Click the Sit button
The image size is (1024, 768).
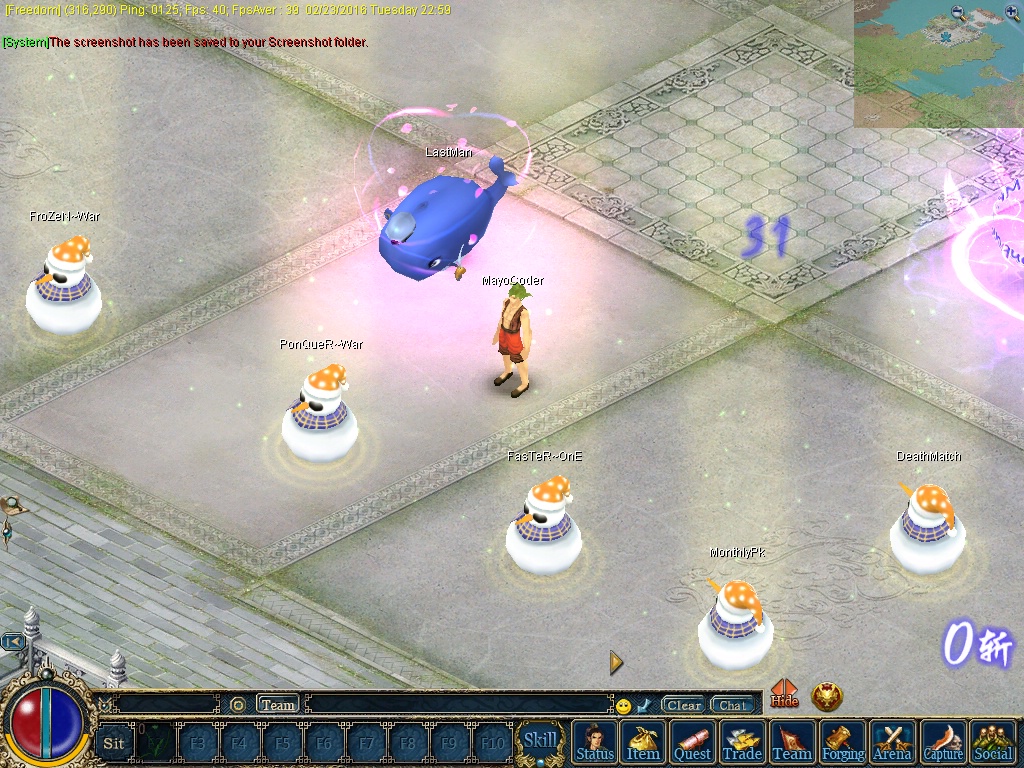pyautogui.click(x=114, y=743)
